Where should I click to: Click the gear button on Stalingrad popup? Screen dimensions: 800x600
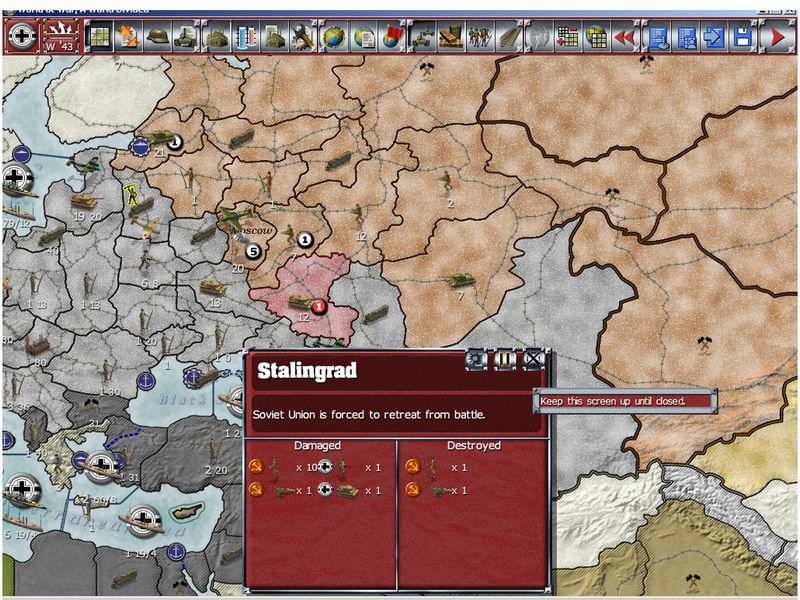(476, 357)
